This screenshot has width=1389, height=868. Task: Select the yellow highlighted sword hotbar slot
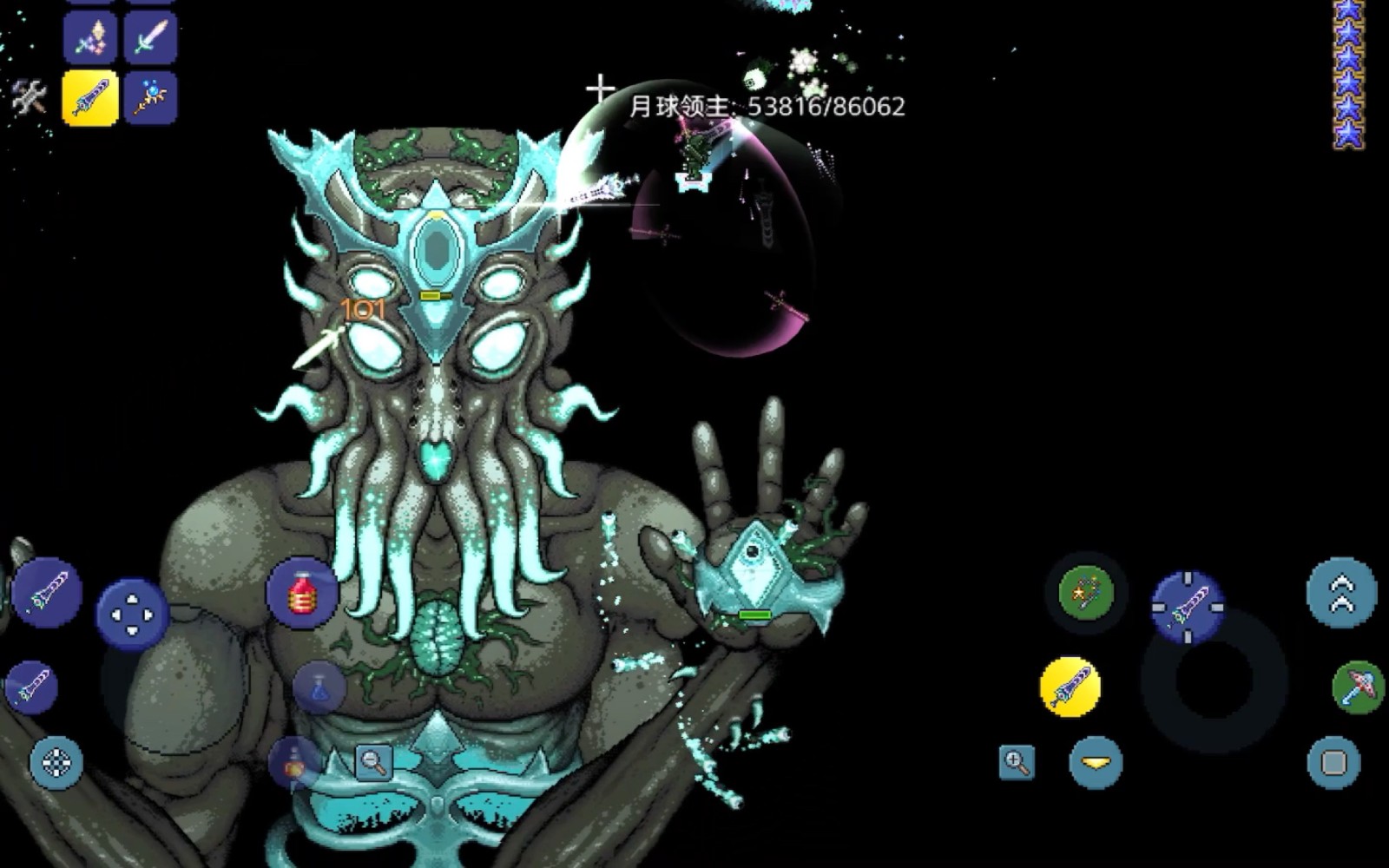coord(90,97)
